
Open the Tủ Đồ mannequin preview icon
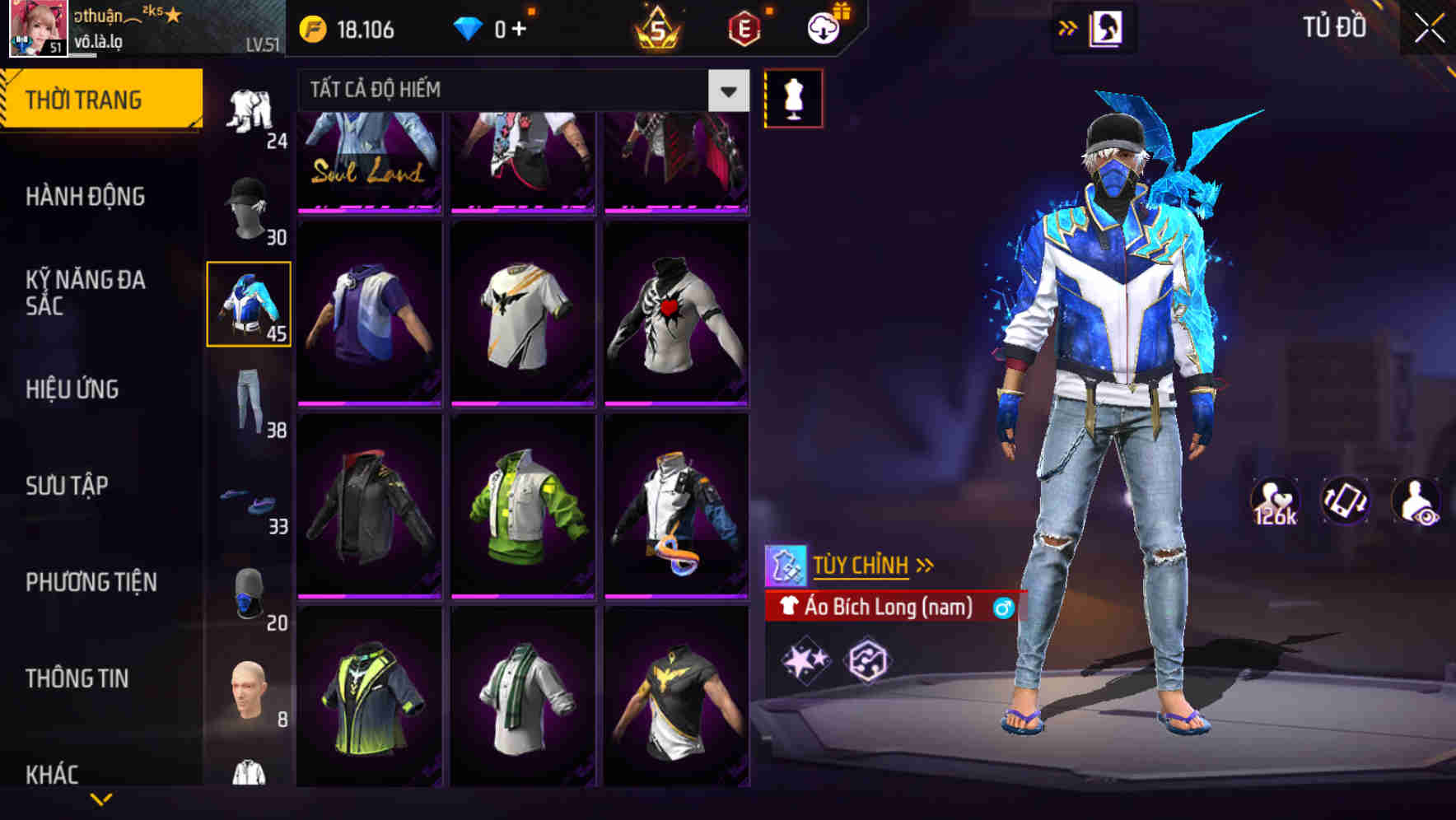(x=794, y=97)
